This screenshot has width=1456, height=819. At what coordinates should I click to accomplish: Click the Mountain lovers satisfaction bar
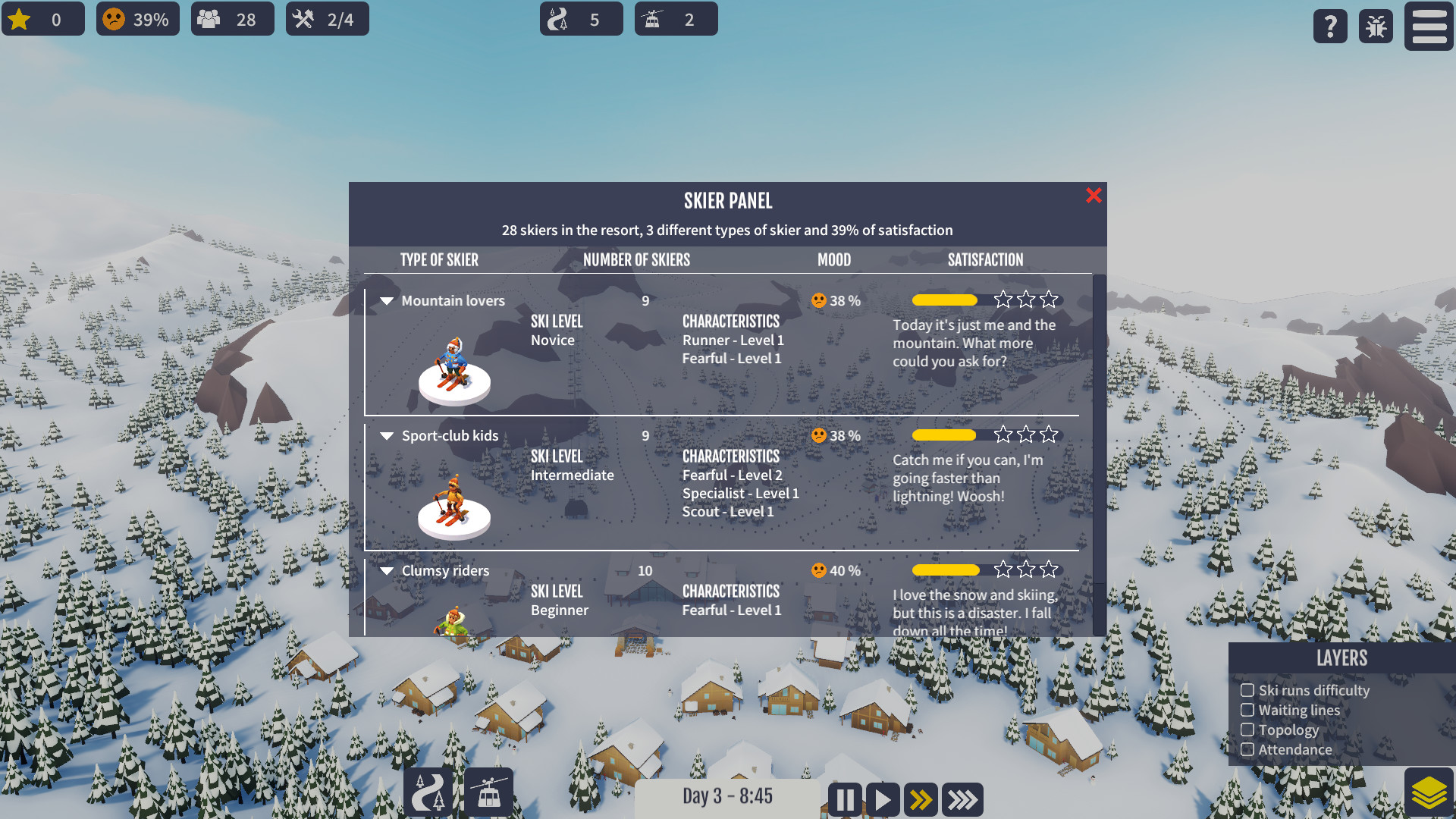945,300
